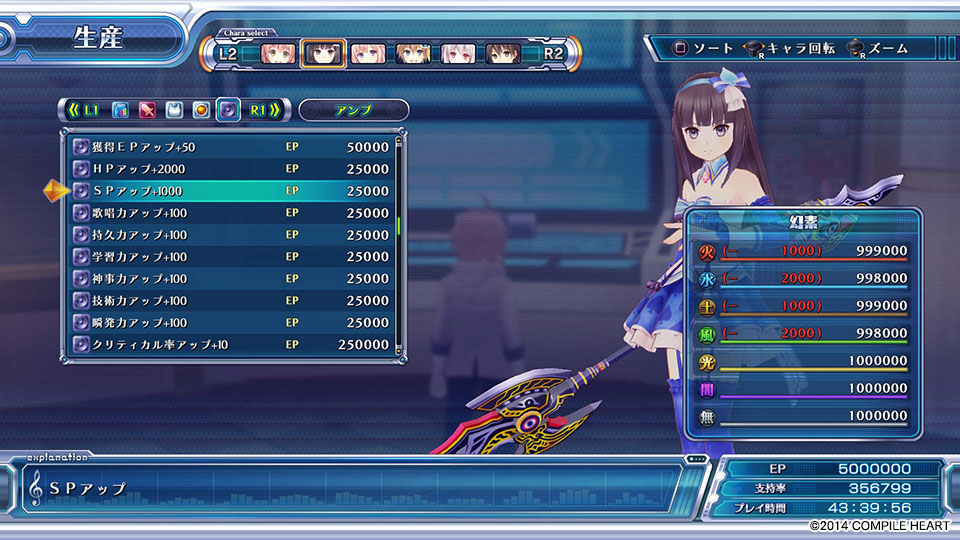This screenshot has height=540, width=960.
Task: Choose the 学習力アップ+100 row
Action: coord(232,257)
